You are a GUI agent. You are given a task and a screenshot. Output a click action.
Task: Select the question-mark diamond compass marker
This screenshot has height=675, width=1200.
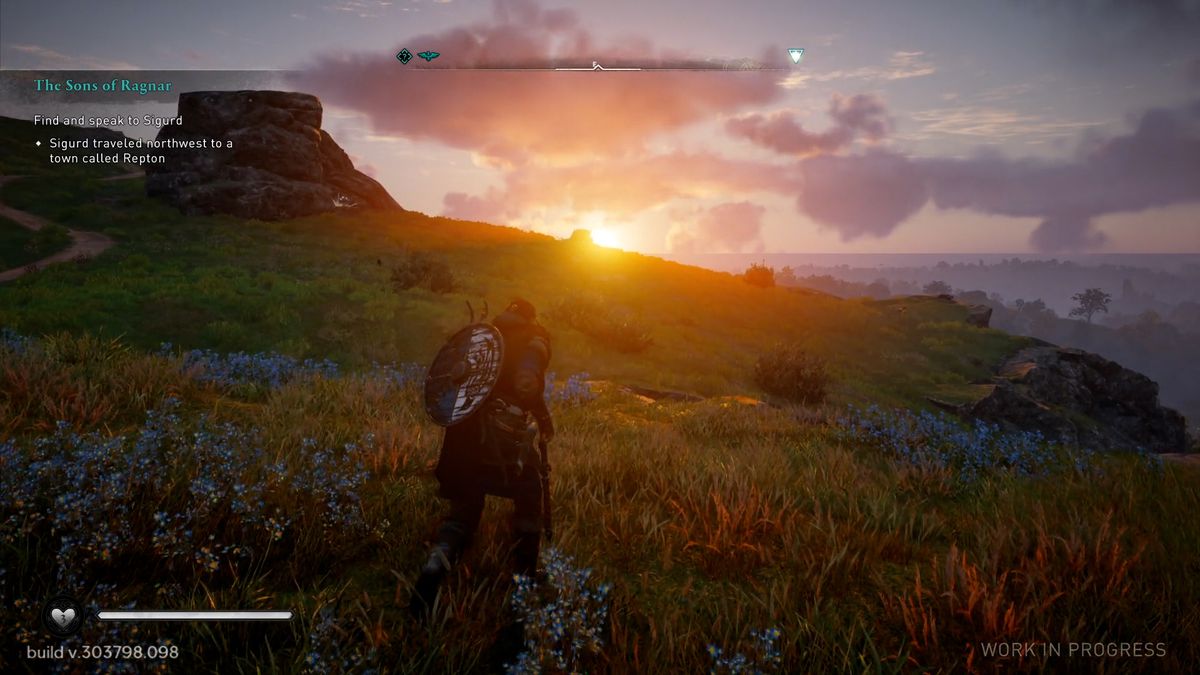tap(404, 56)
